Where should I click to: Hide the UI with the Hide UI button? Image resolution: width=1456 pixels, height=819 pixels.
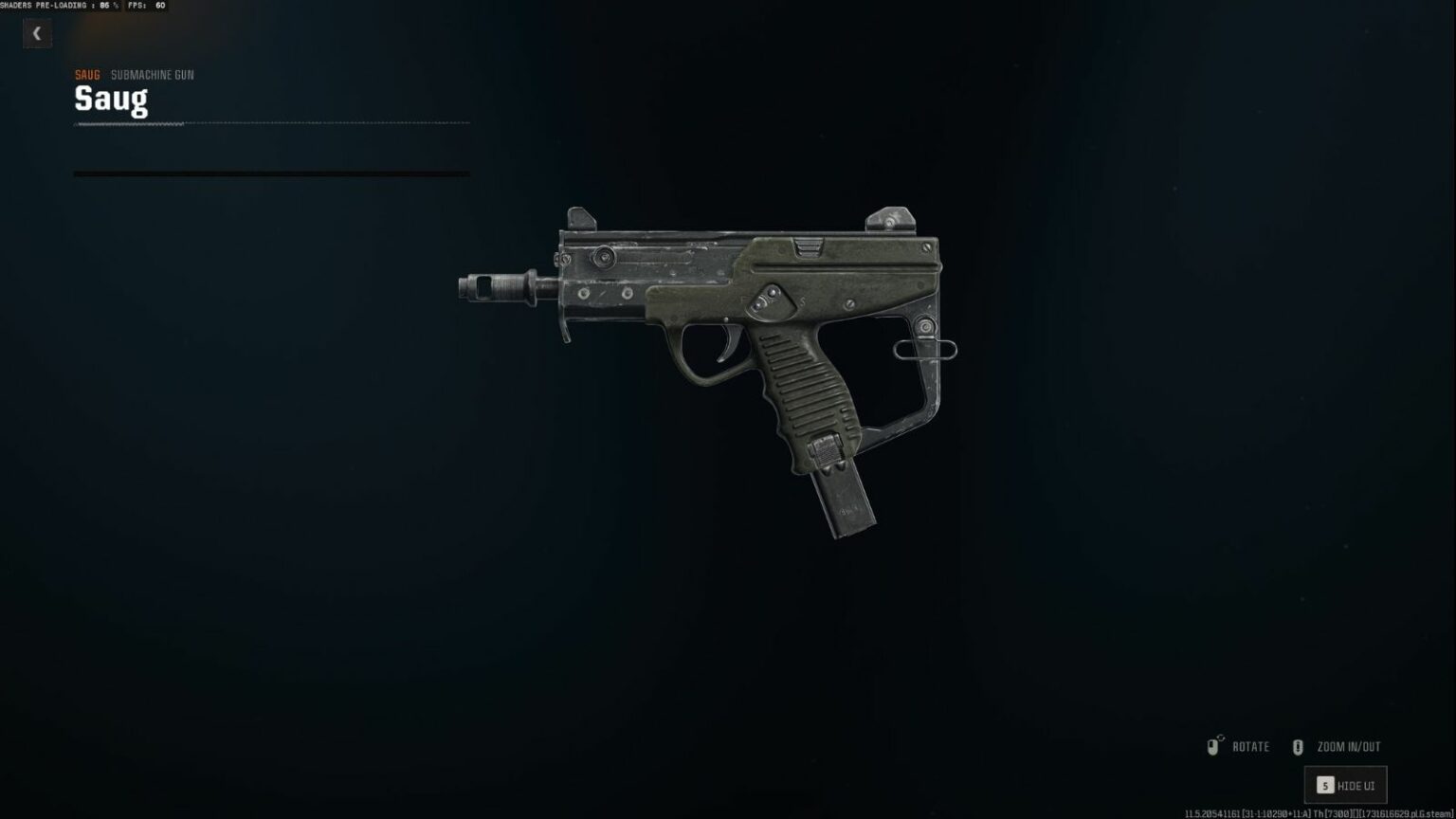pyautogui.click(x=1345, y=785)
